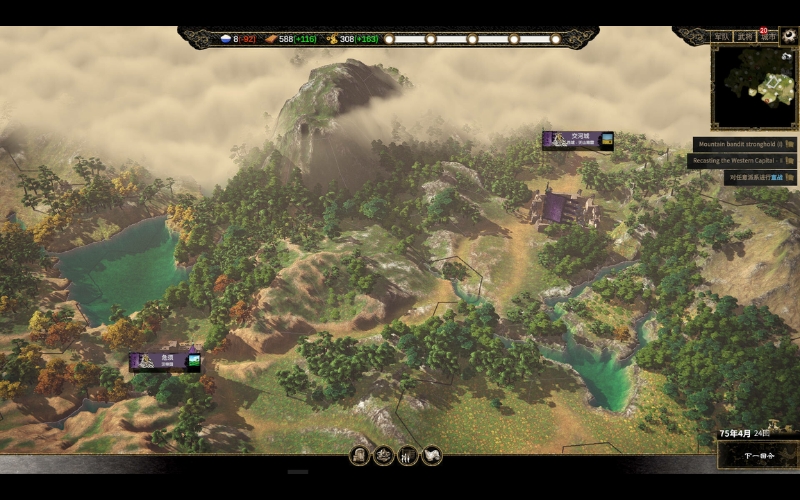Click the map-shaped icon in bottom bar
The height and width of the screenshot is (500, 800).
(x=432, y=456)
